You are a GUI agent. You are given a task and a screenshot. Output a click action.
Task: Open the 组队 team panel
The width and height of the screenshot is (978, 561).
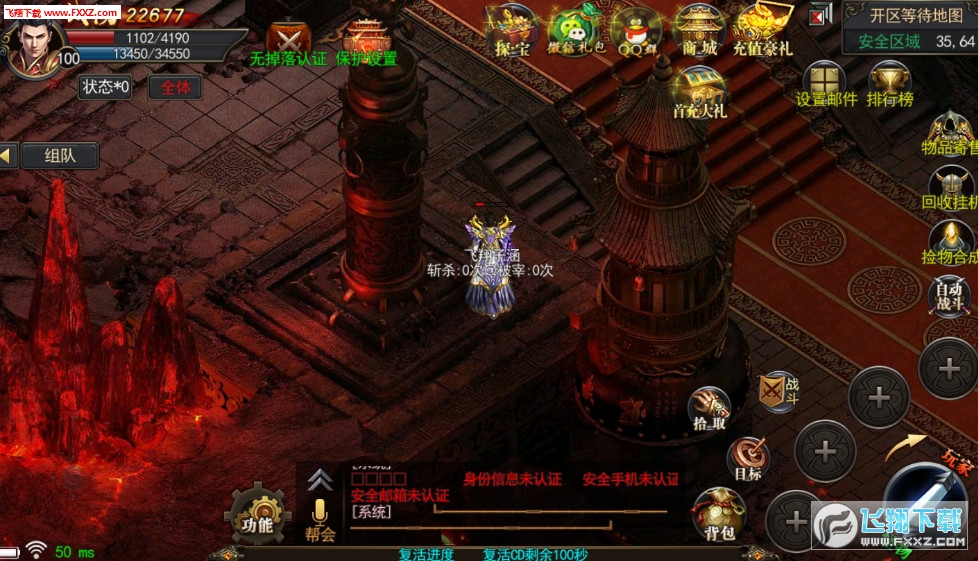[57, 155]
